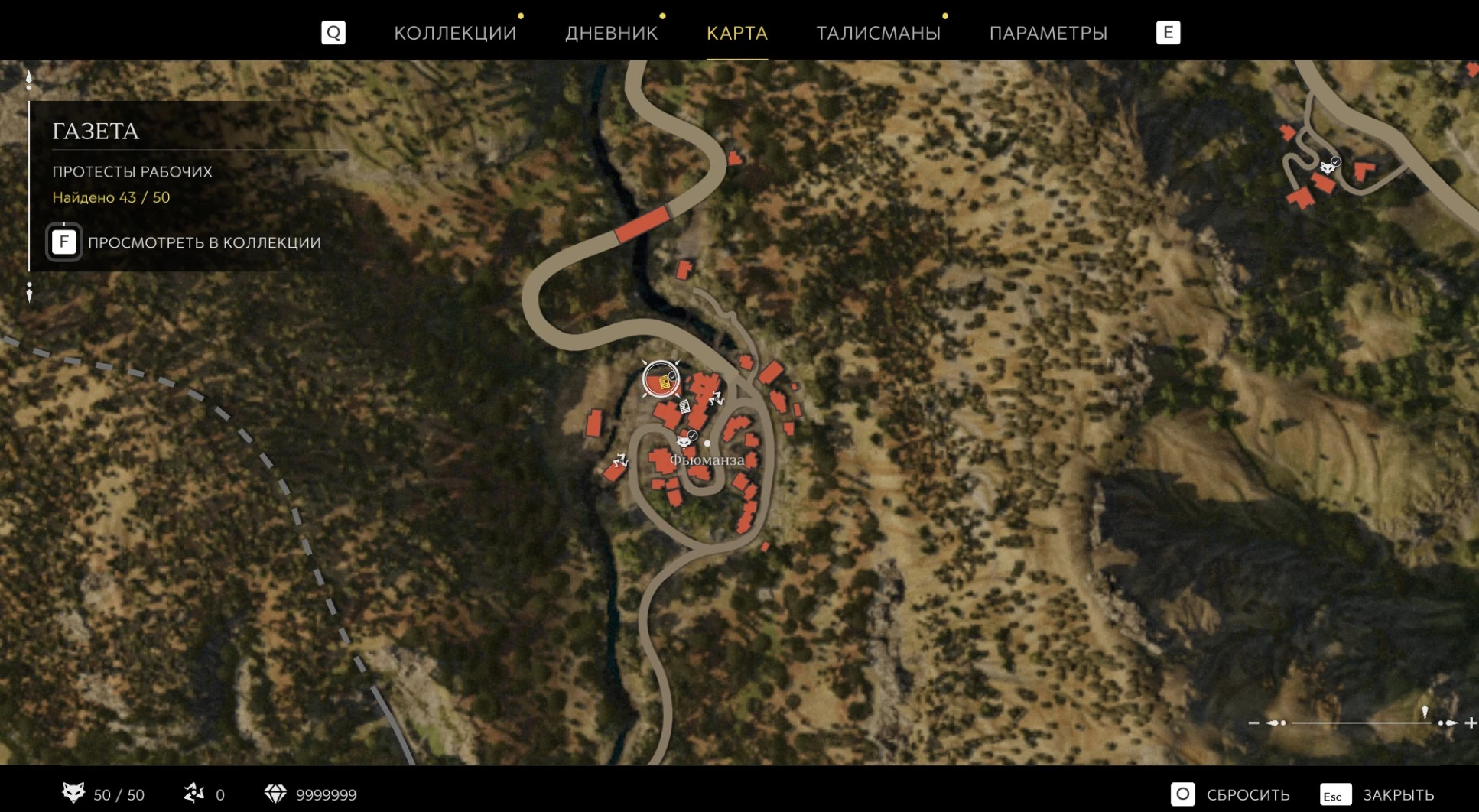Select the highlighted yellow newspaper map marker
This screenshot has height=812, width=1479.
point(661,380)
